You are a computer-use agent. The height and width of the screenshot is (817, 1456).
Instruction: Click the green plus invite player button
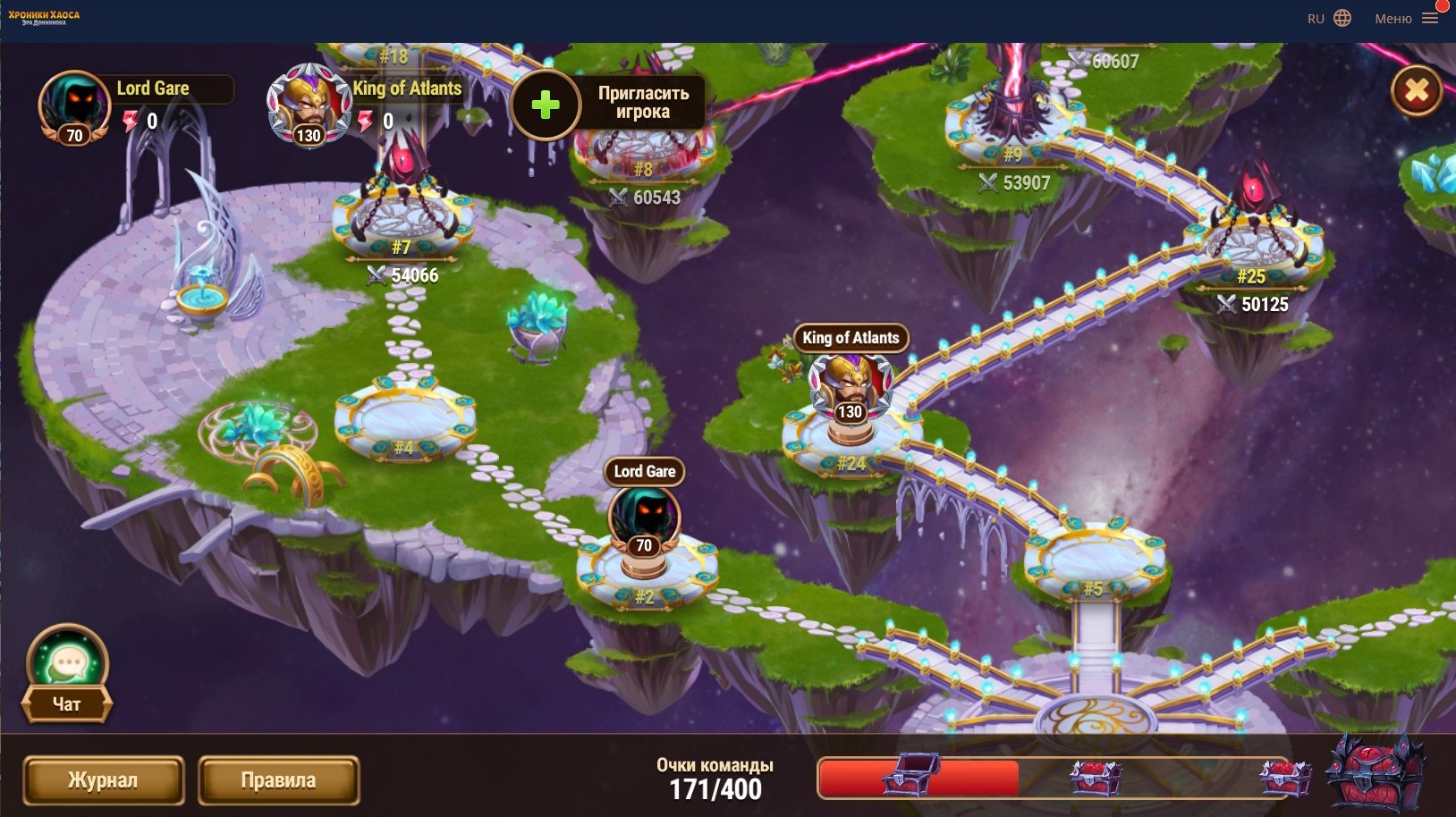click(x=546, y=105)
